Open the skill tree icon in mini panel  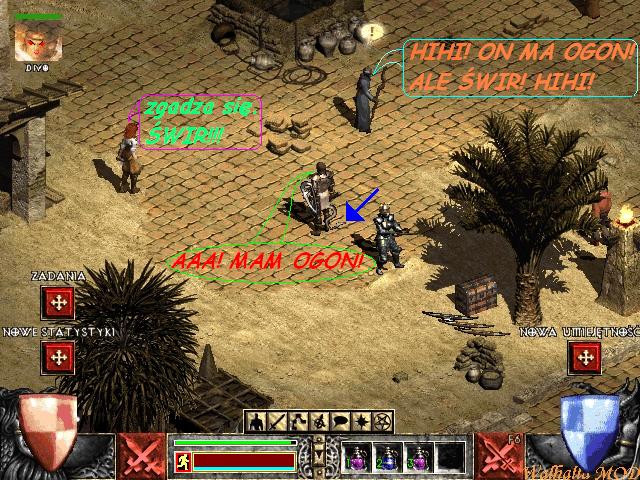(x=295, y=421)
